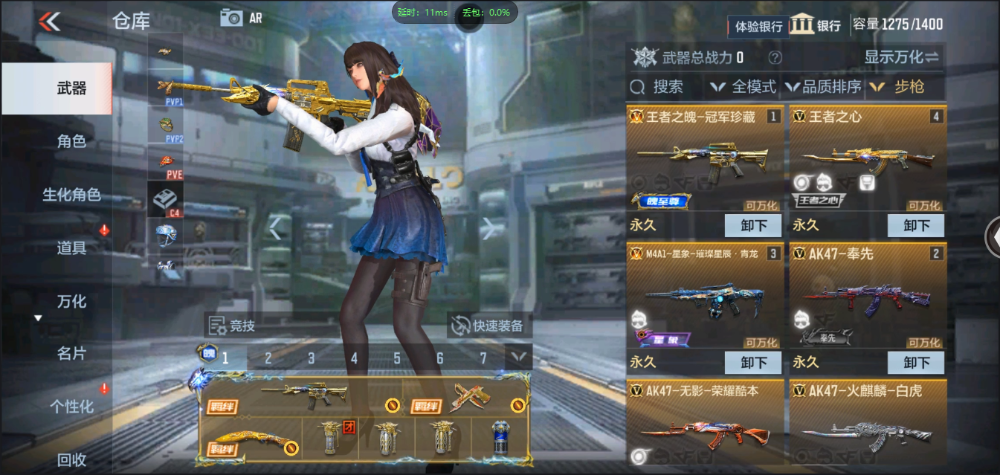Open the 生化角色 tab
Viewport: 1000px width, 475px height.
[70, 195]
